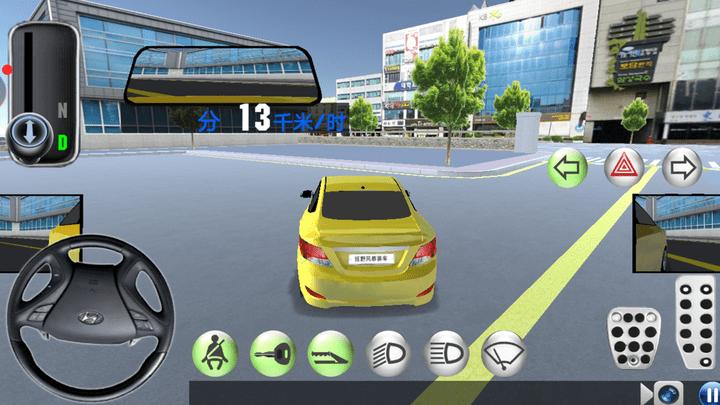Activate the windshield wipers

click(x=504, y=352)
